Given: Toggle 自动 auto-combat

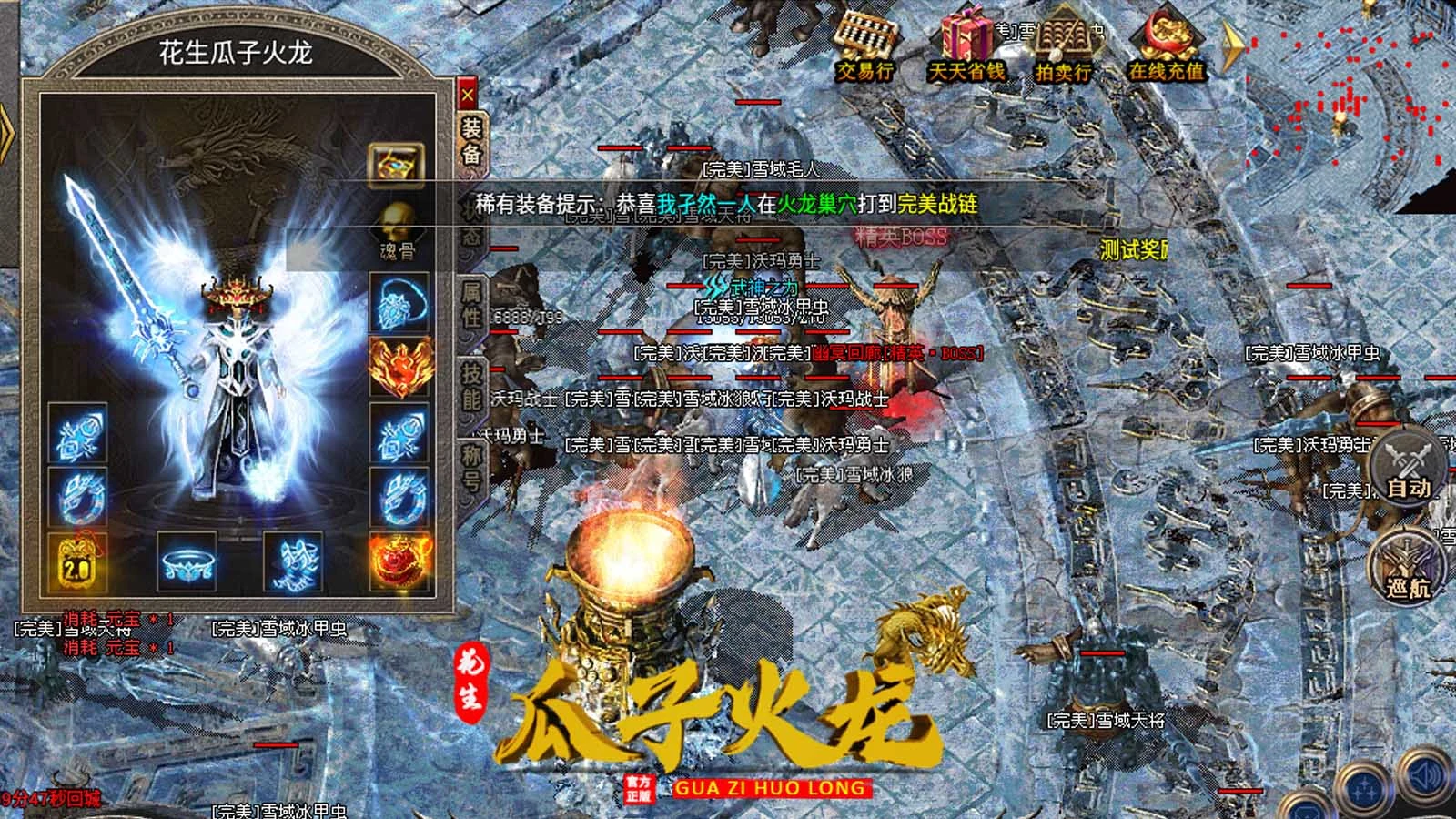Looking at the screenshot, I should point(1407,470).
